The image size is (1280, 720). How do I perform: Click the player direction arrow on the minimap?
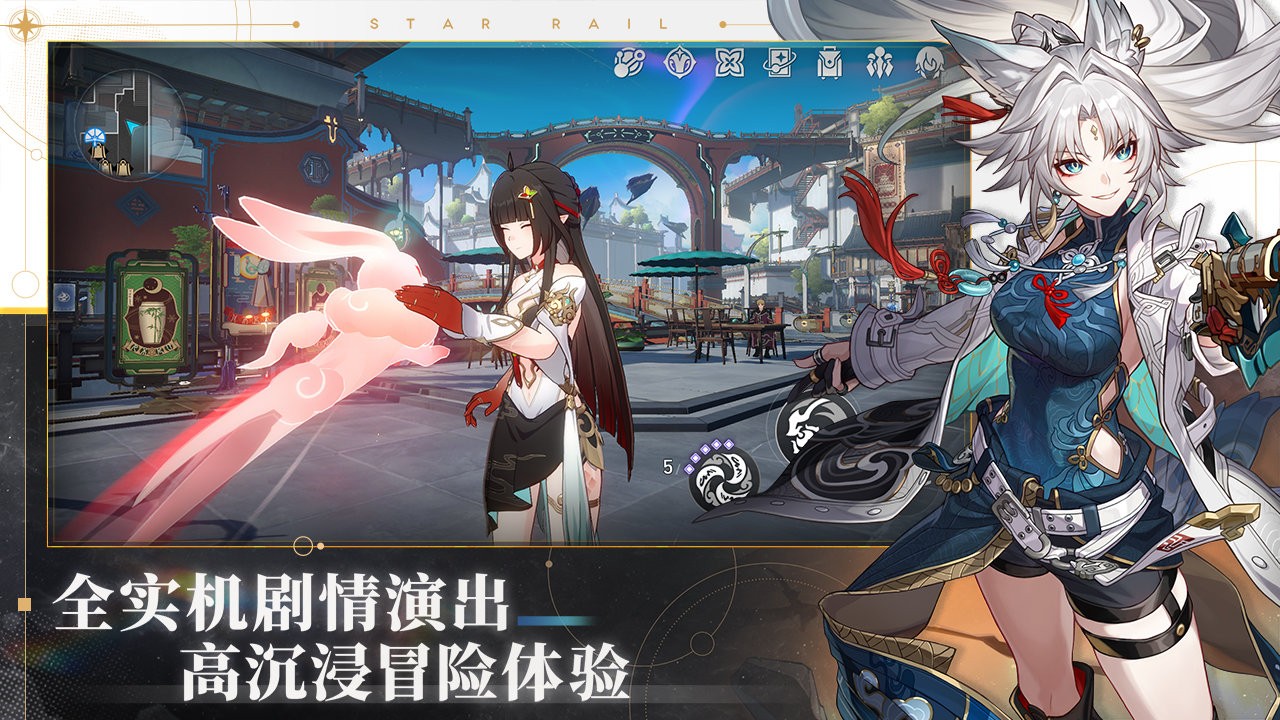[132, 127]
